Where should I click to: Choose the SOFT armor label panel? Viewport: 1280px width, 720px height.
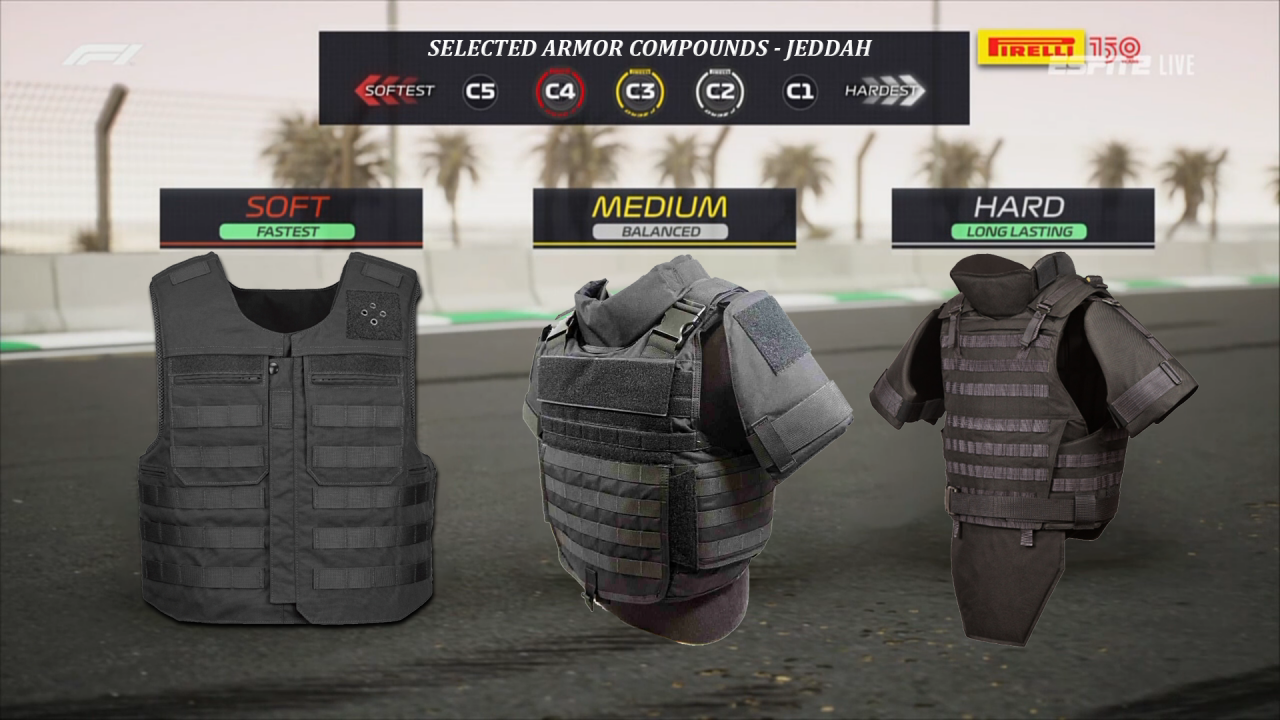291,217
